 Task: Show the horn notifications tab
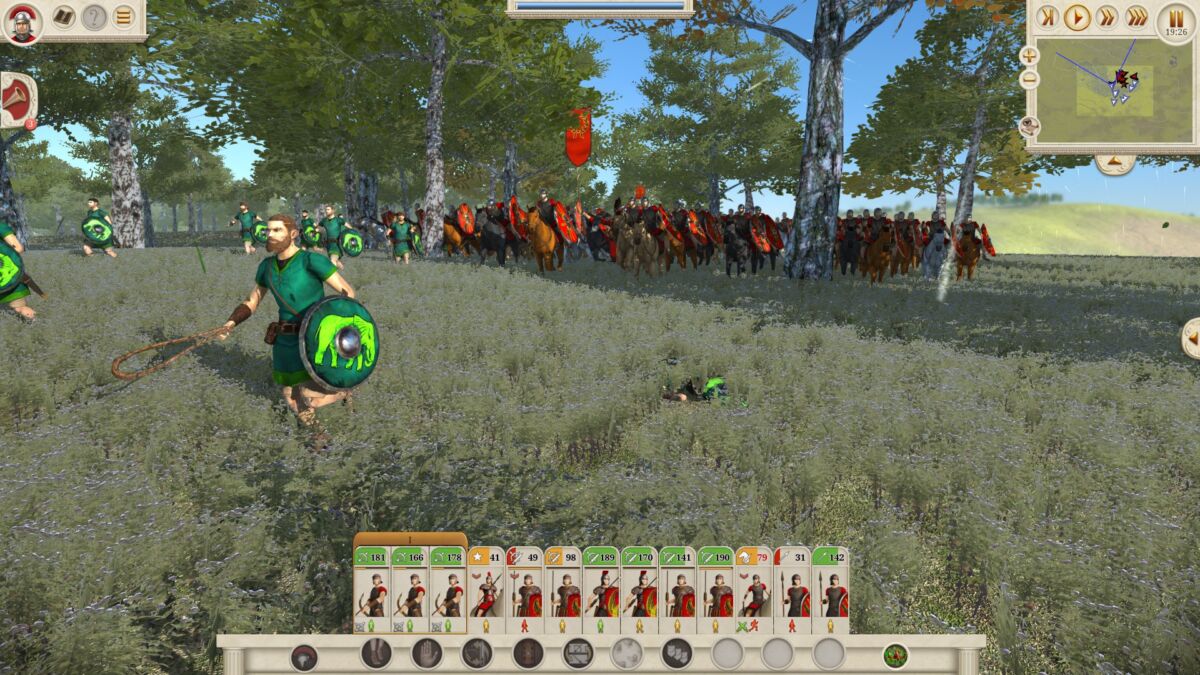coord(17,100)
